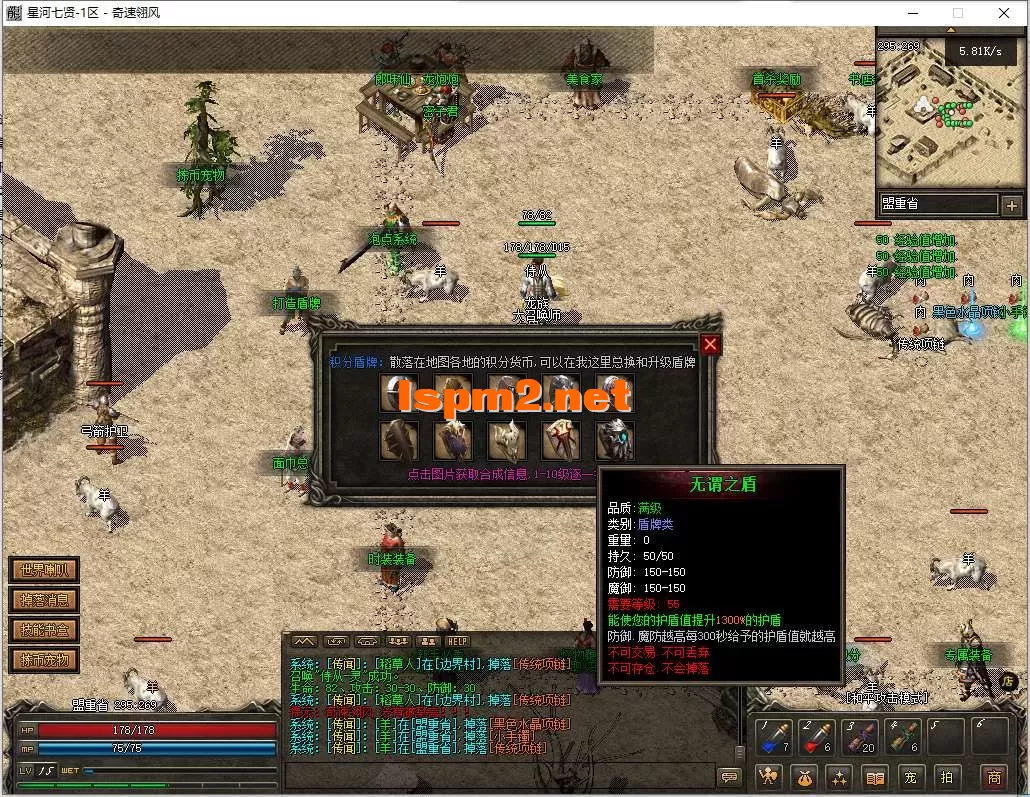This screenshot has height=797, width=1030.
Task: Click the 掉落消息 drop messages button
Action: pos(43,600)
